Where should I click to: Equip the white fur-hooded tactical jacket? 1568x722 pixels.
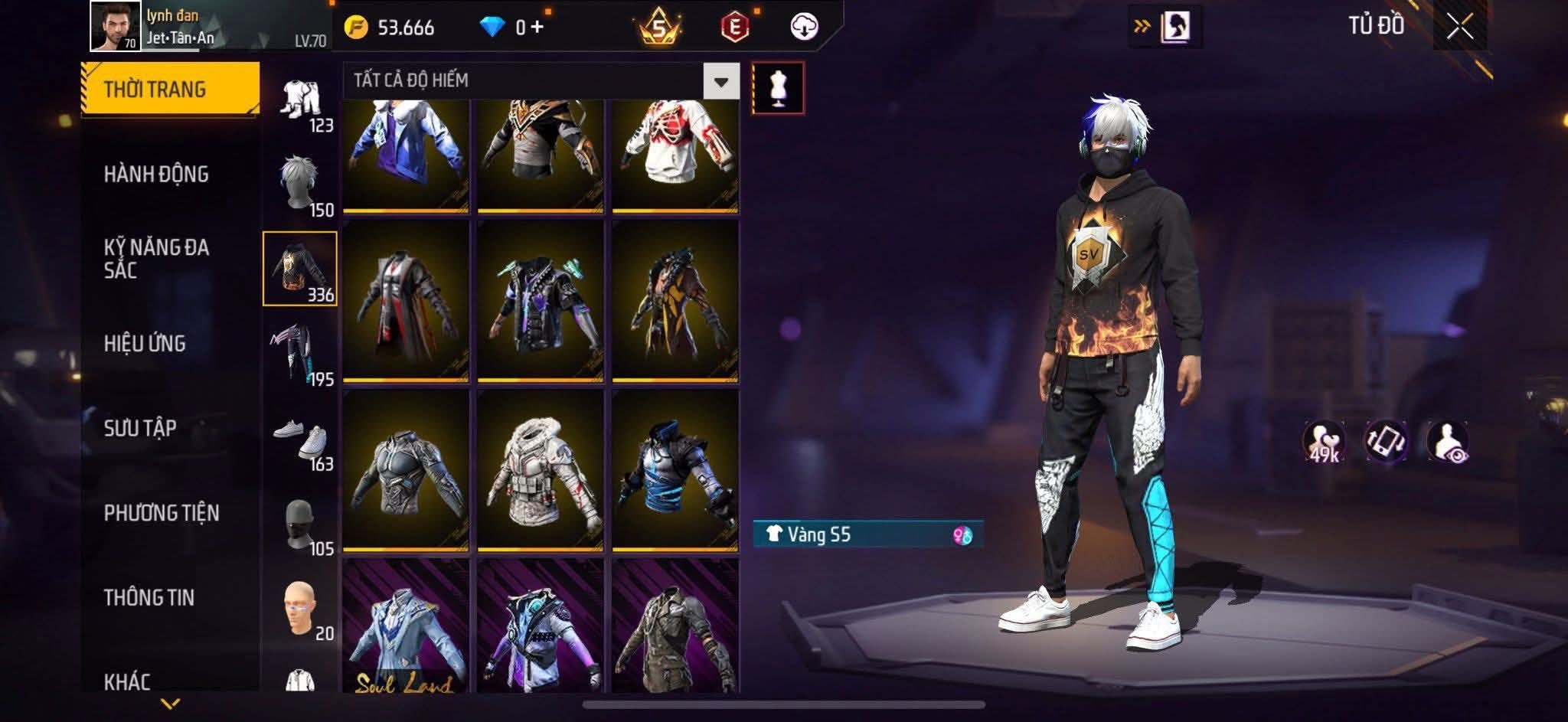pyautogui.click(x=540, y=470)
